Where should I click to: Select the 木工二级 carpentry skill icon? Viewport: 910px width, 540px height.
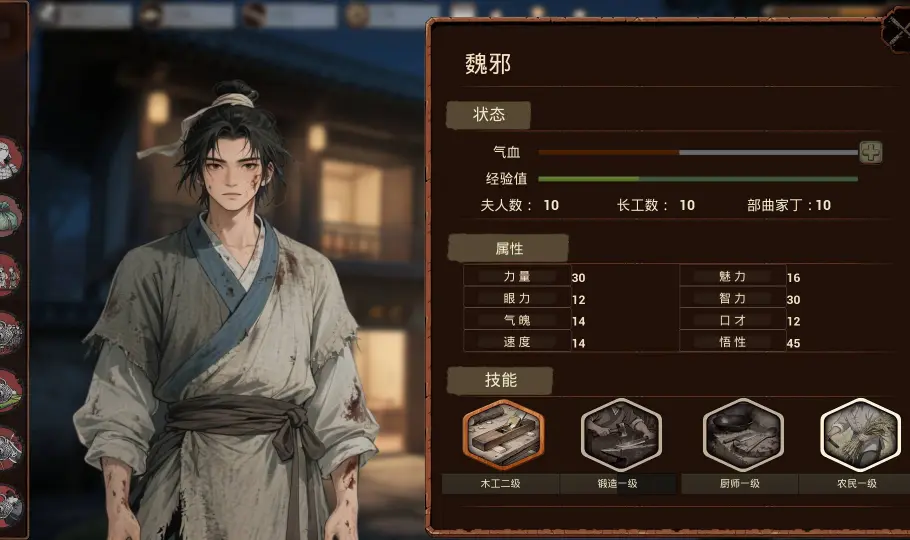point(502,434)
